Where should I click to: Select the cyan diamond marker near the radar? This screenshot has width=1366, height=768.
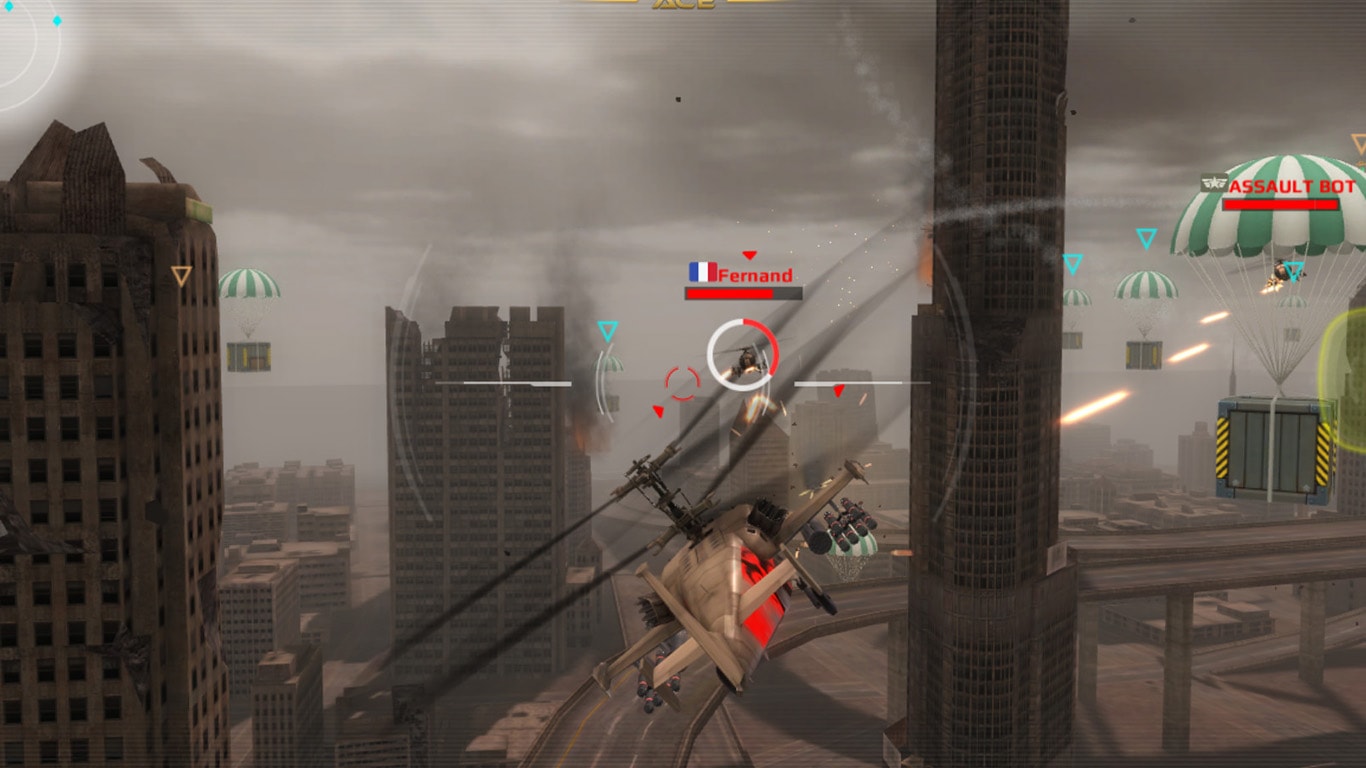[57, 20]
